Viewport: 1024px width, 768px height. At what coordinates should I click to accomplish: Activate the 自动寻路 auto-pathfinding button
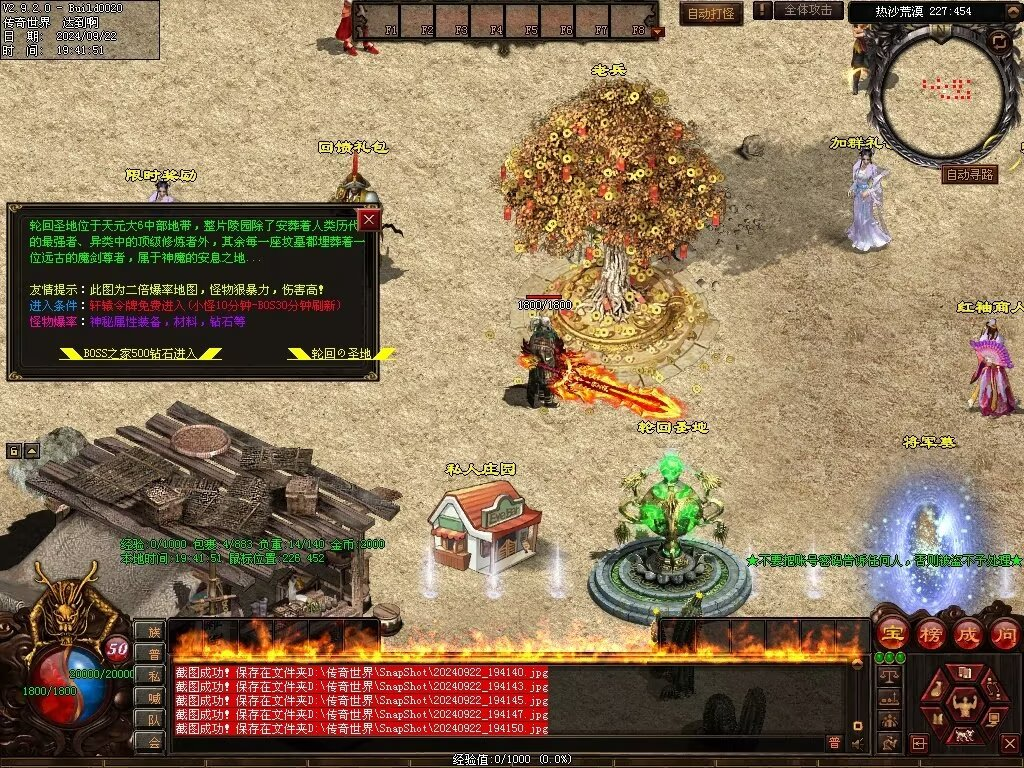(x=970, y=174)
